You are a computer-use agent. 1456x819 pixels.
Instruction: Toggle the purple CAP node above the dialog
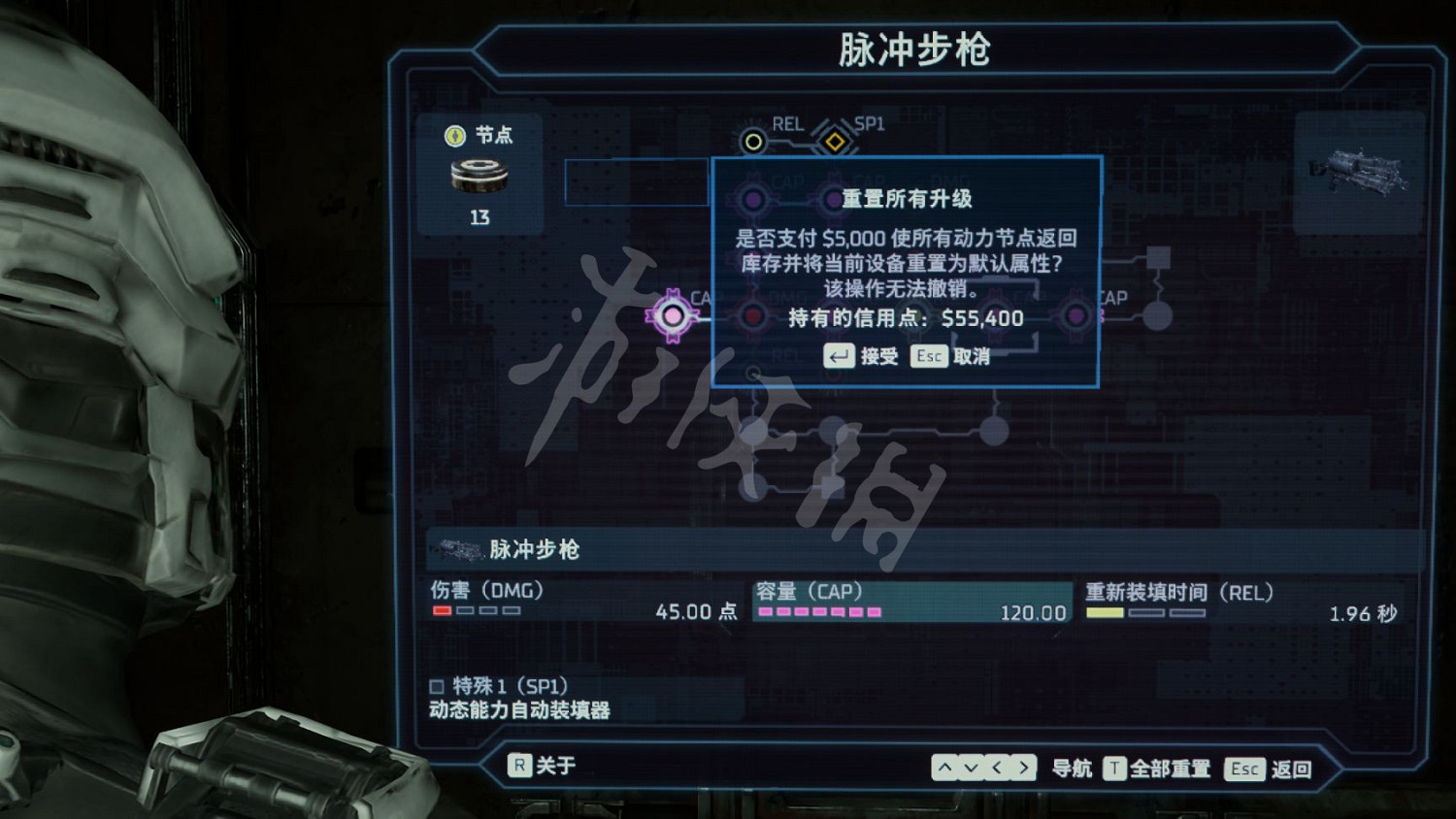point(754,197)
